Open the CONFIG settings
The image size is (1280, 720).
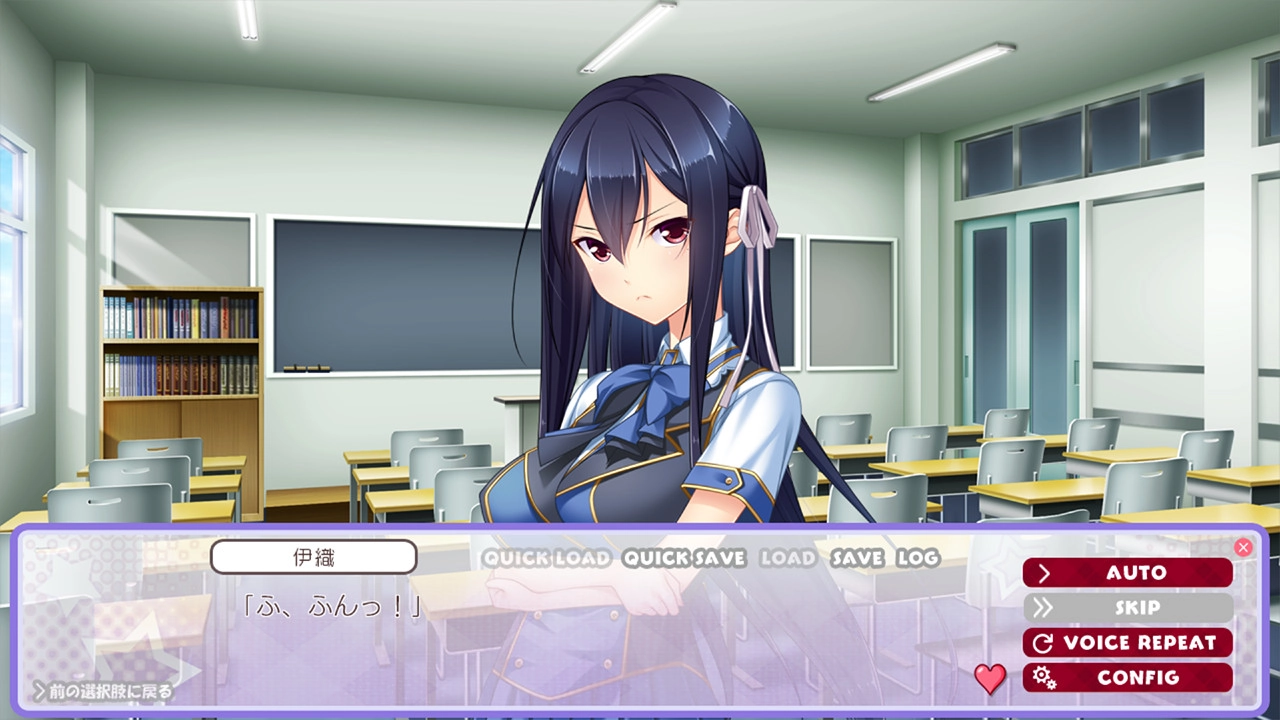1127,678
